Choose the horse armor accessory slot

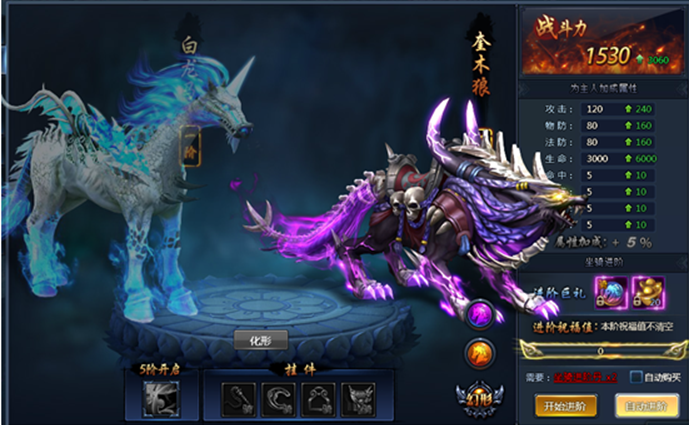tap(357, 398)
